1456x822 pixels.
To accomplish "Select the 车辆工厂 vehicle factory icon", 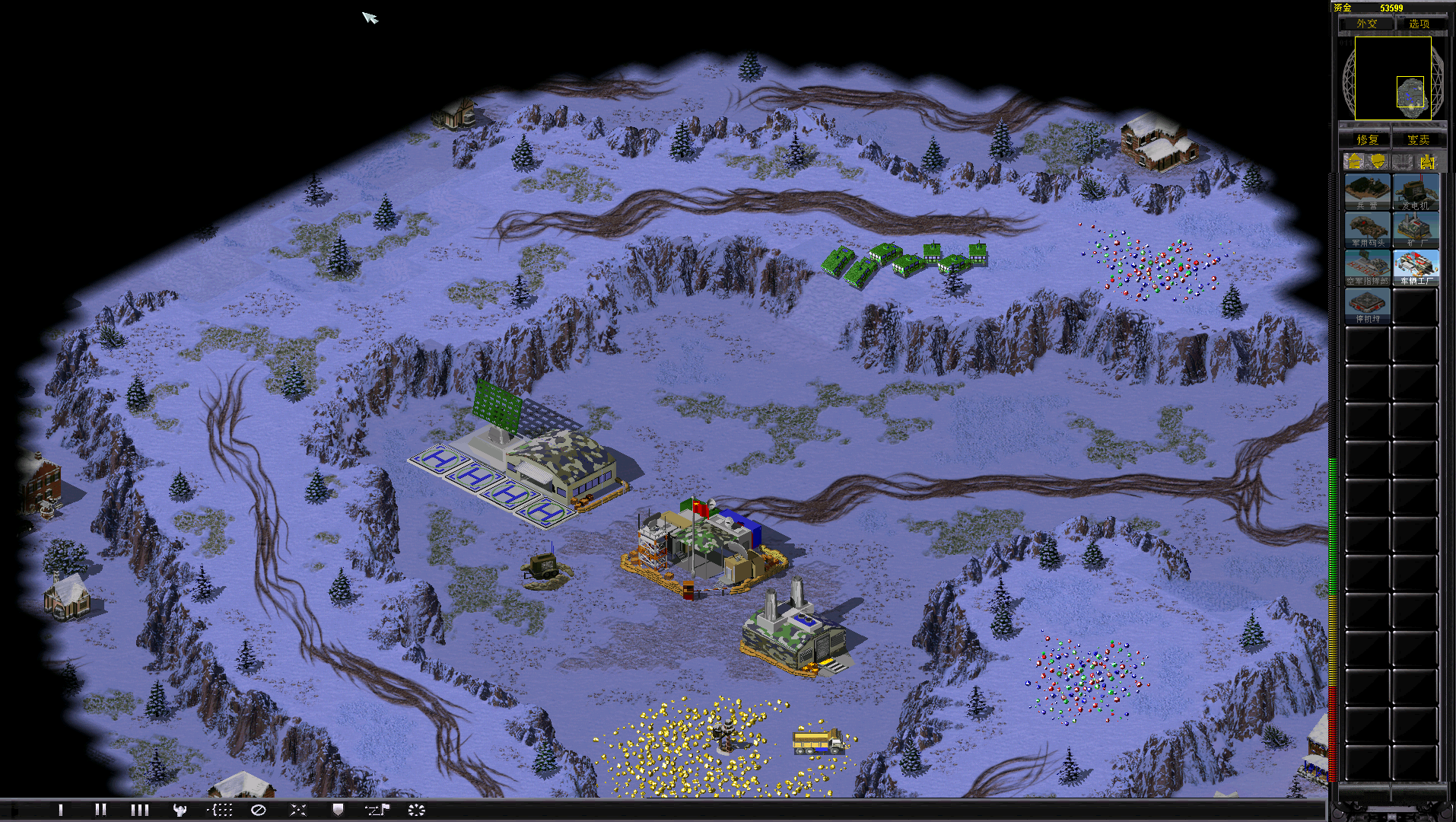I will (x=1416, y=268).
